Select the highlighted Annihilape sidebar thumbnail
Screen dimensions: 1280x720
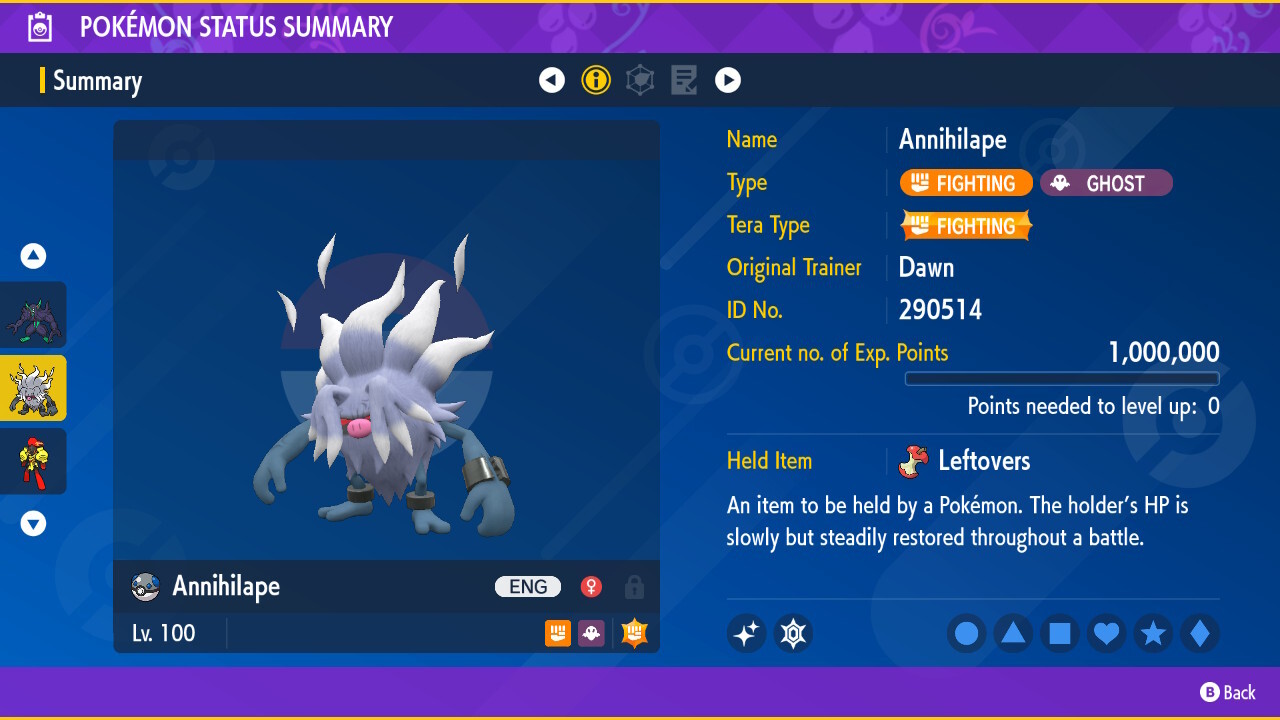[x=34, y=388]
